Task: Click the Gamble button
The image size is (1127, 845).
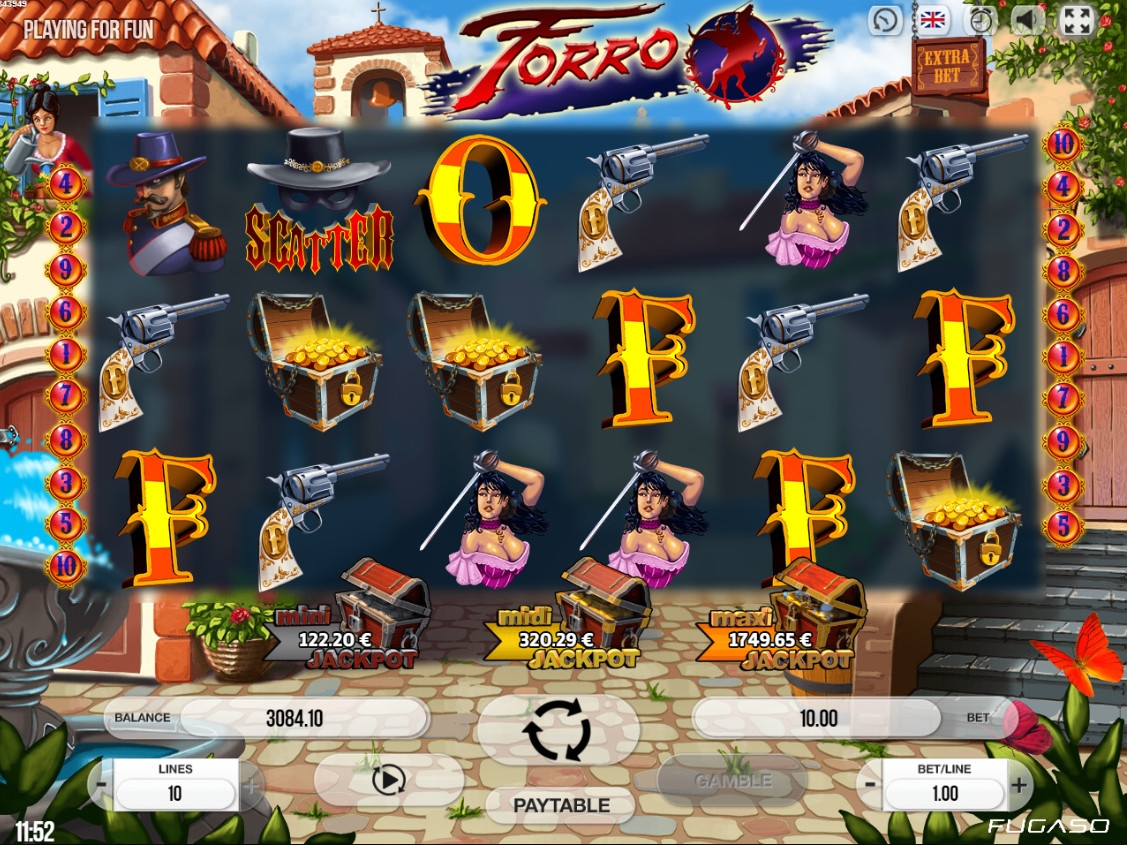Action: pos(733,780)
